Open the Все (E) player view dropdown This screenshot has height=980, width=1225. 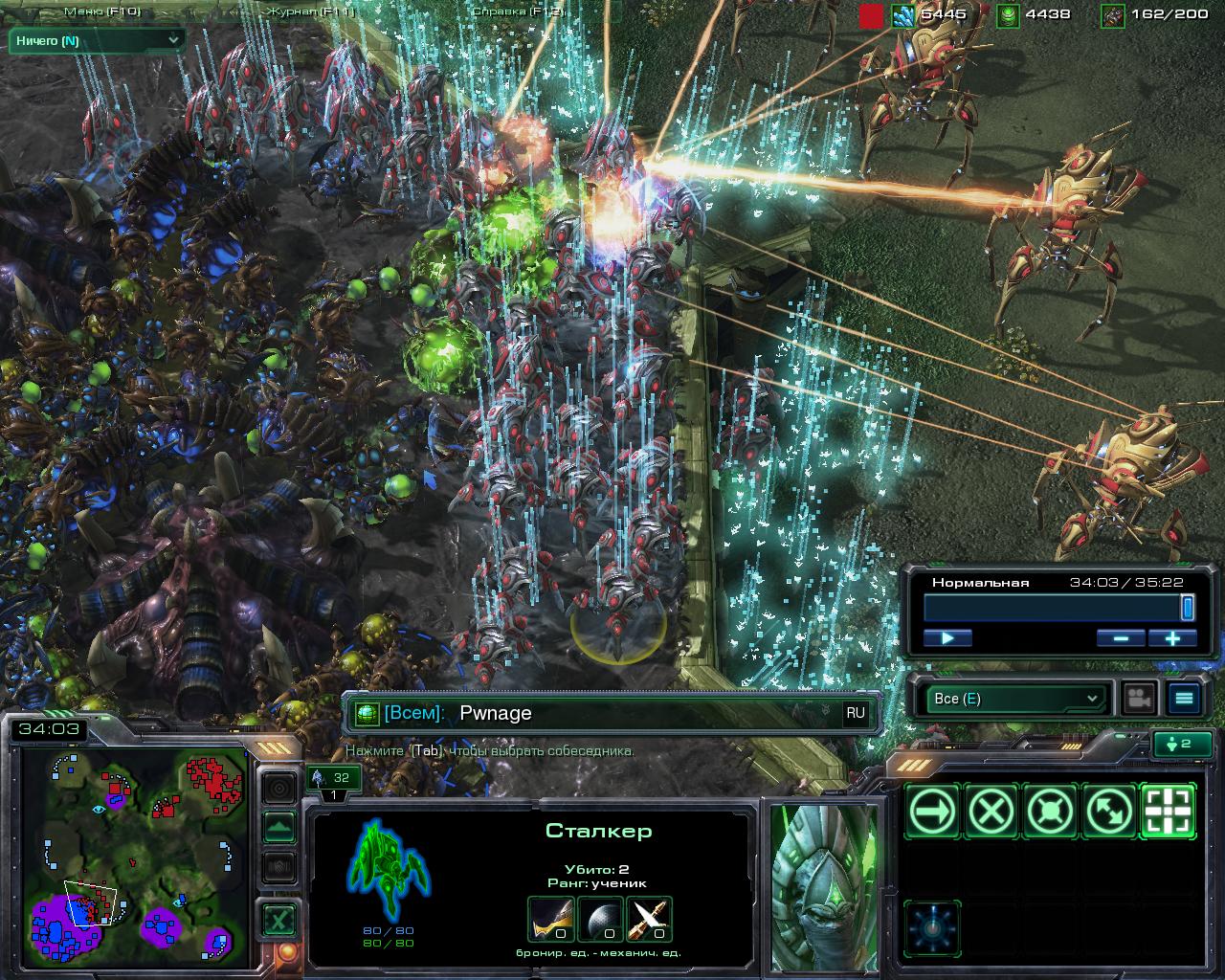(x=1014, y=699)
